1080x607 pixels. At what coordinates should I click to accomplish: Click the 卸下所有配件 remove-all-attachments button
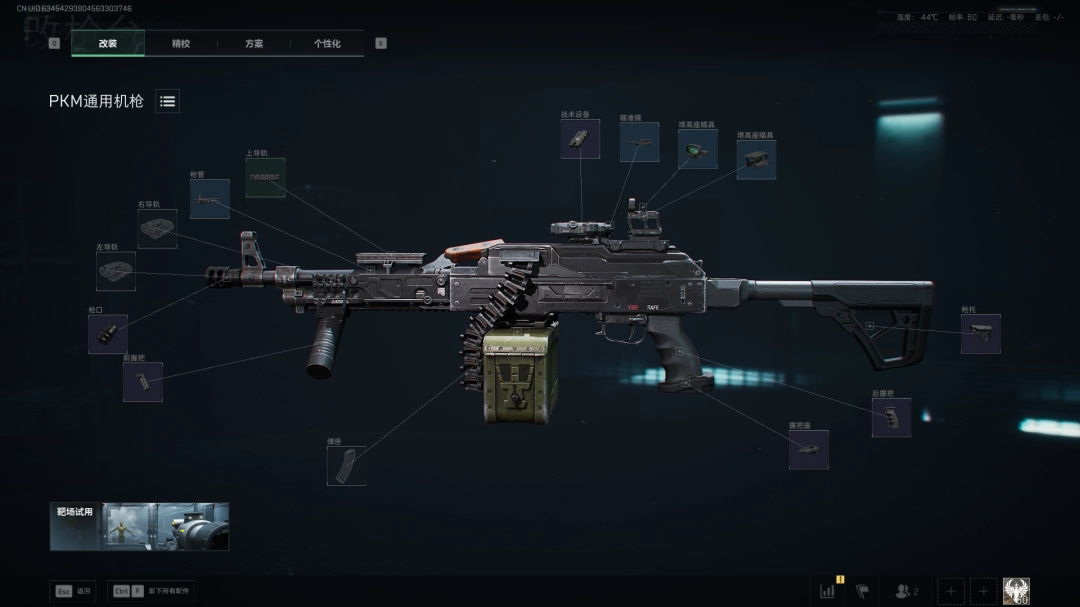152,591
